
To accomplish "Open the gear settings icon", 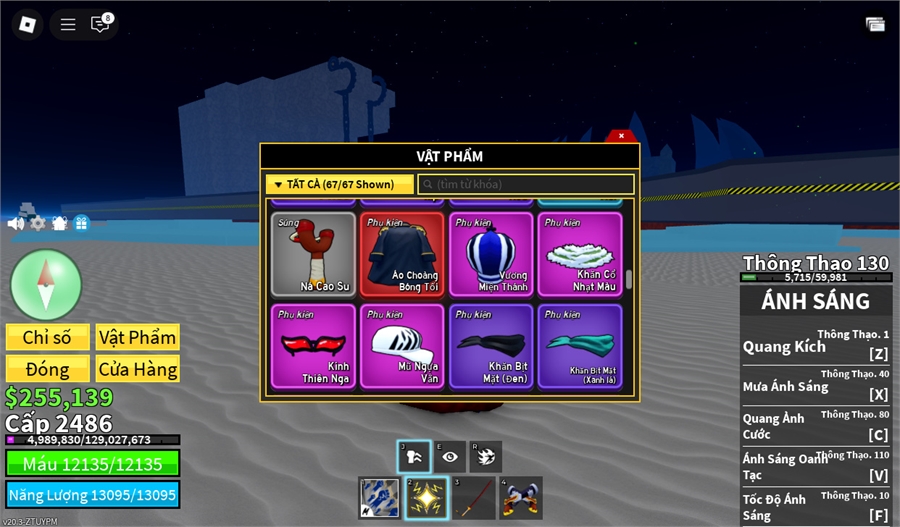I will [x=38, y=223].
